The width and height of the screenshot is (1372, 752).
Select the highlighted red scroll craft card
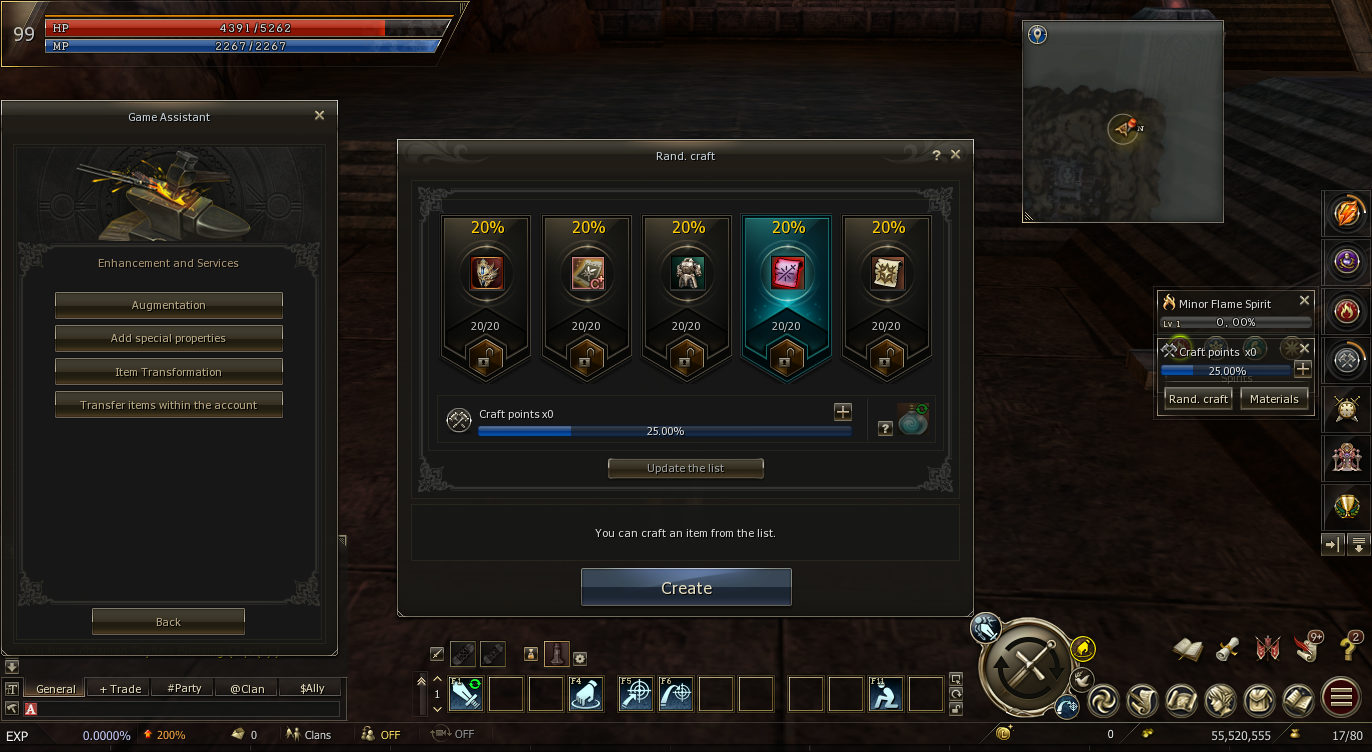[786, 297]
